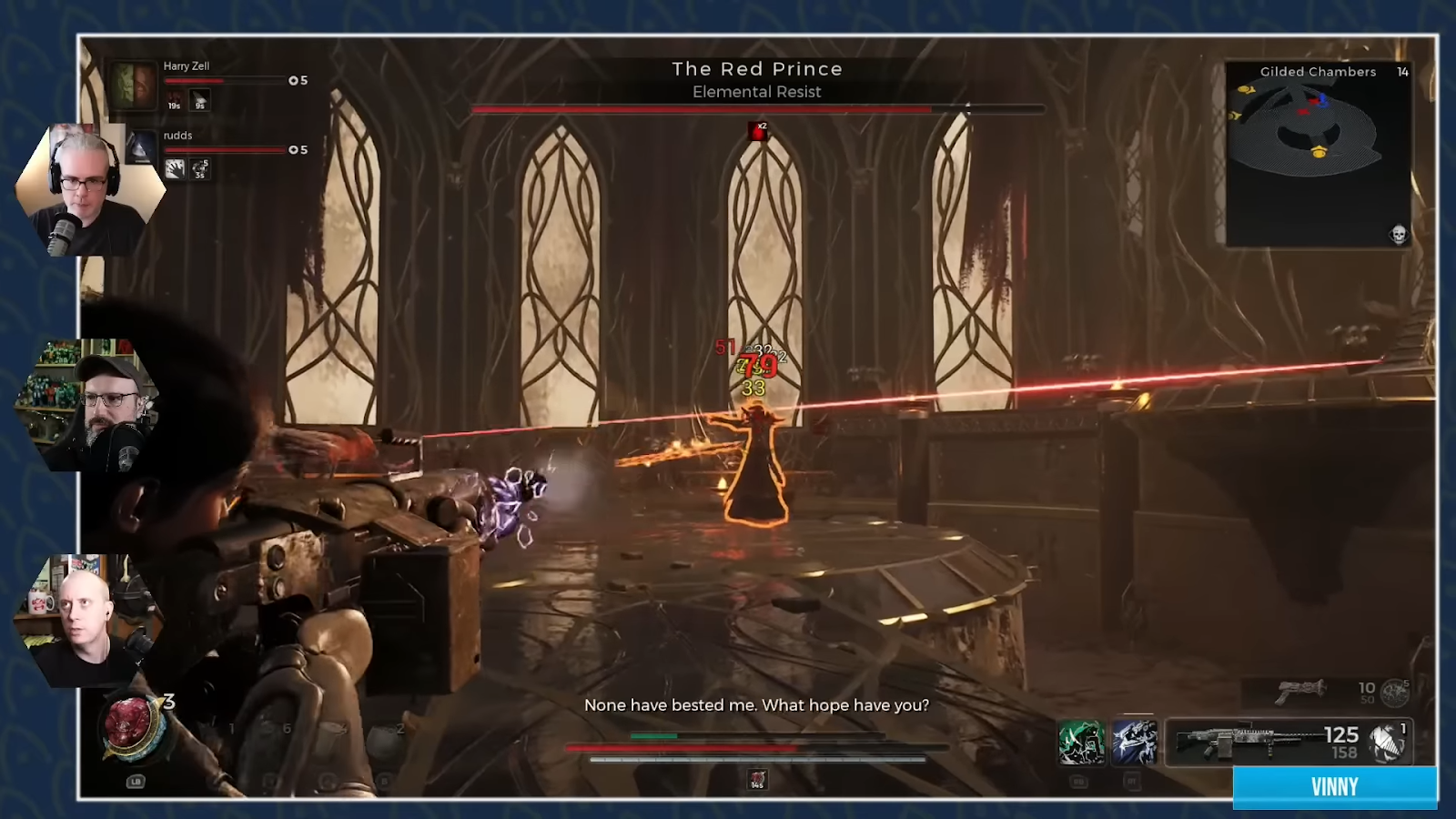
Task: Inspect Harry Zell's 9s buff icon
Action: coord(200,100)
